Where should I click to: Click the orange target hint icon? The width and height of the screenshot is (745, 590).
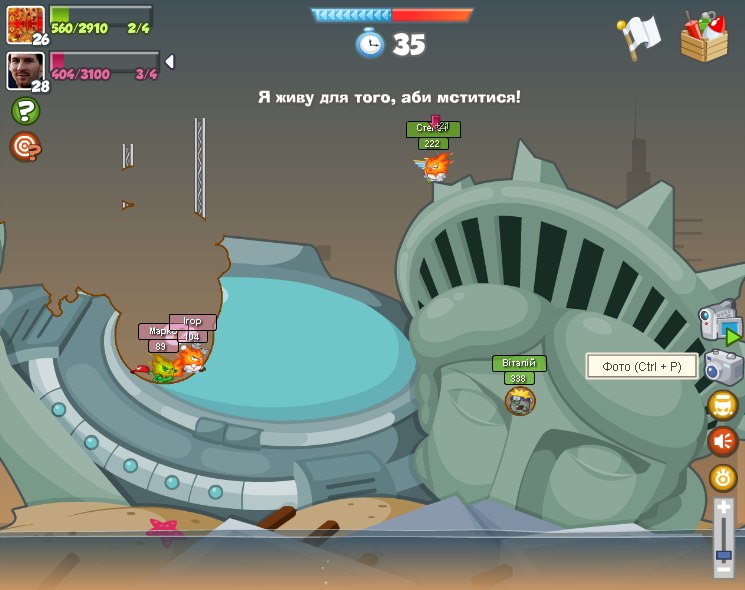click(25, 147)
